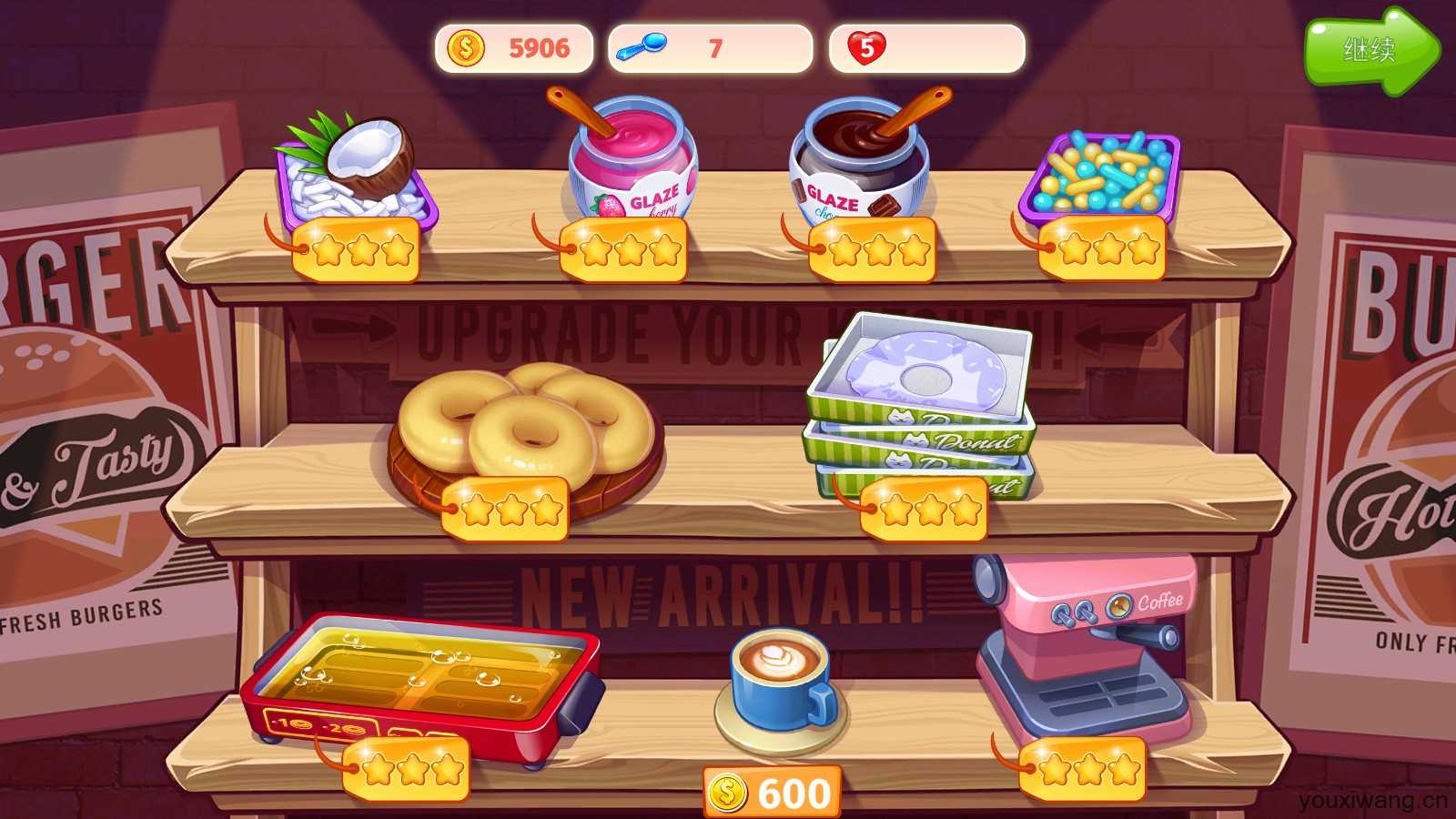Click the green continue arrow button
This screenshot has height=819, width=1456.
pyautogui.click(x=1370, y=51)
